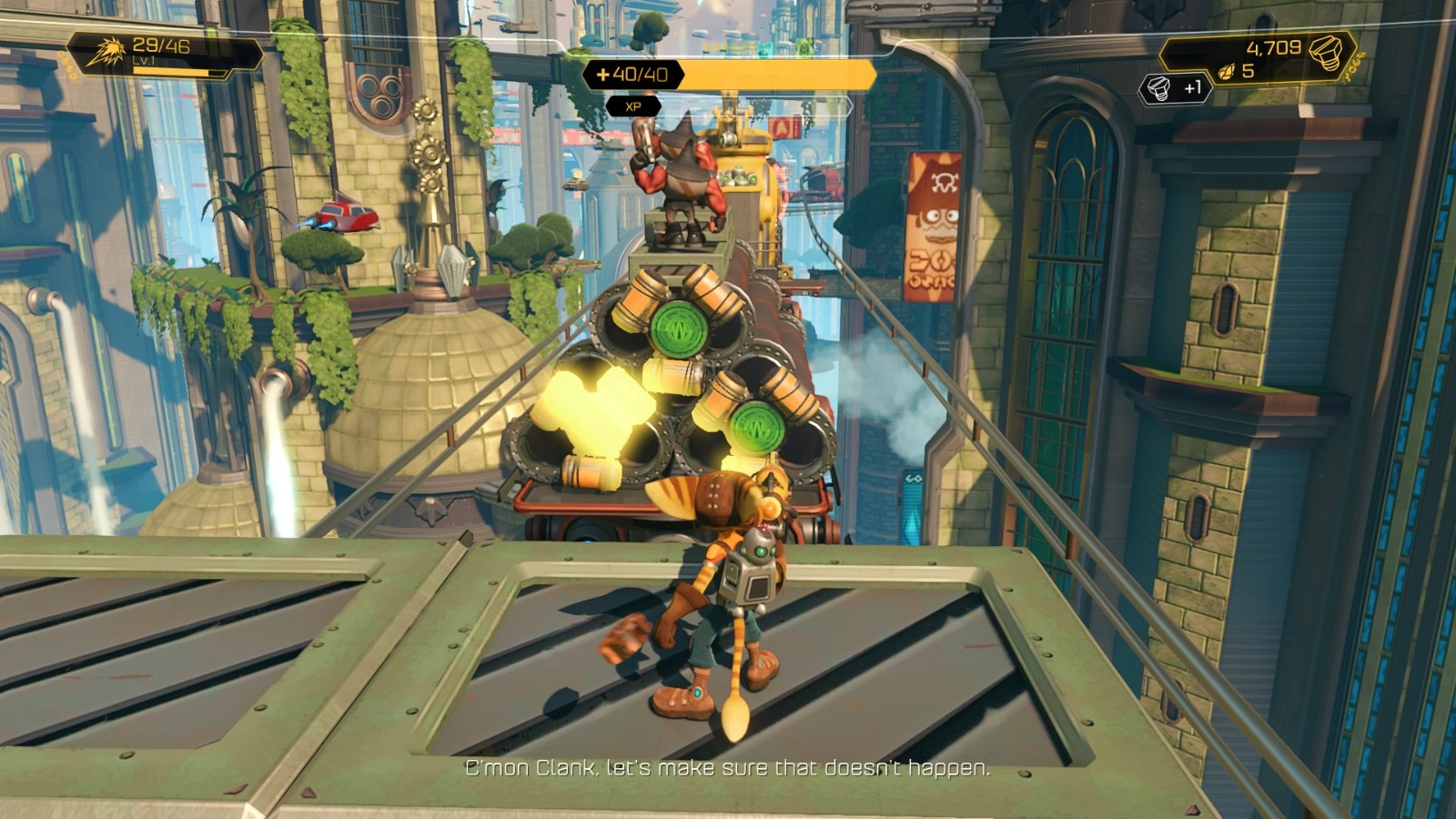This screenshot has width=1456, height=819.
Task: Click the XP badge under the experience bar
Action: [x=633, y=106]
